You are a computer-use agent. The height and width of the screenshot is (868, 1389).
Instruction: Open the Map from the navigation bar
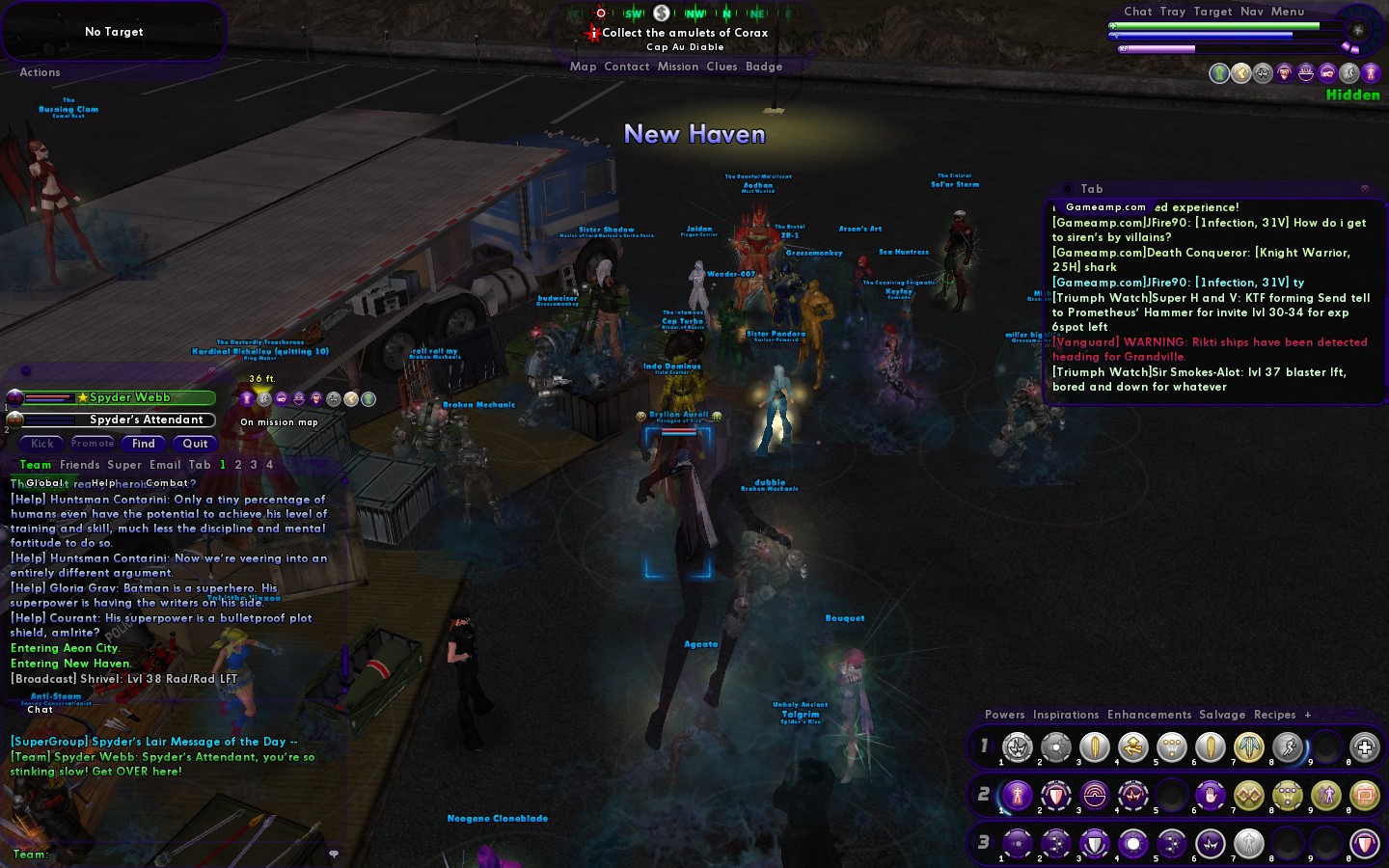coord(583,67)
